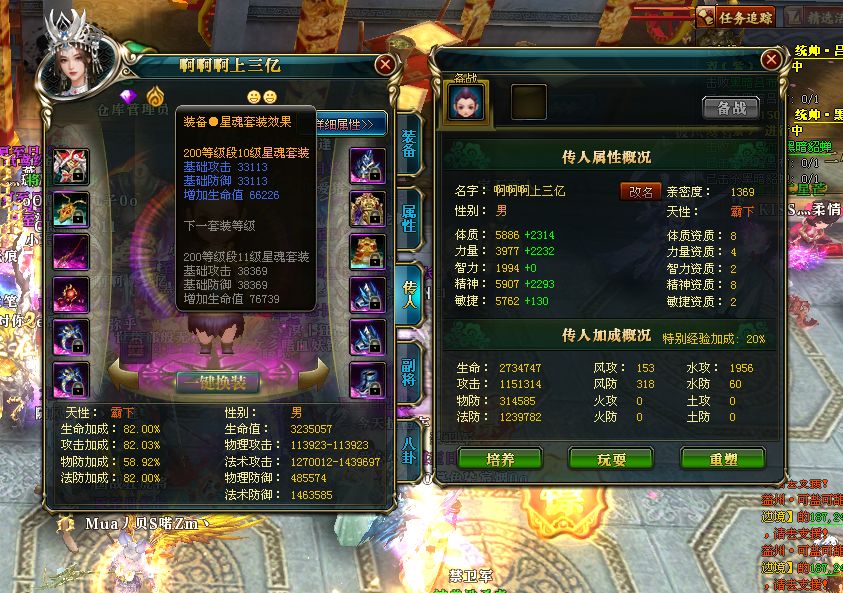Select the purple spear weapon slot
Image resolution: width=843 pixels, height=593 pixels.
pyautogui.click(x=70, y=251)
